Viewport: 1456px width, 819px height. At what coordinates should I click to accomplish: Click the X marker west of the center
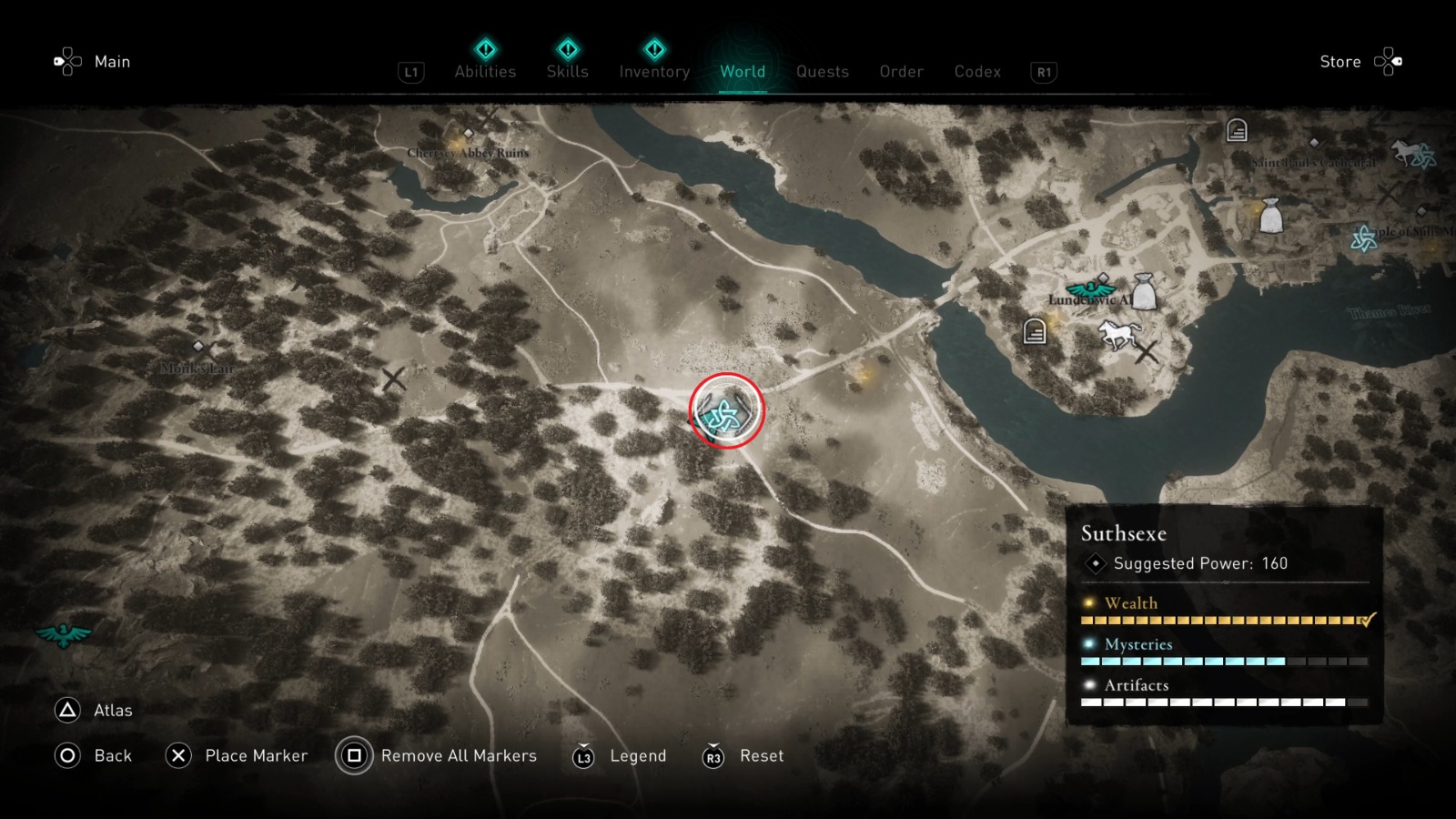click(x=393, y=379)
